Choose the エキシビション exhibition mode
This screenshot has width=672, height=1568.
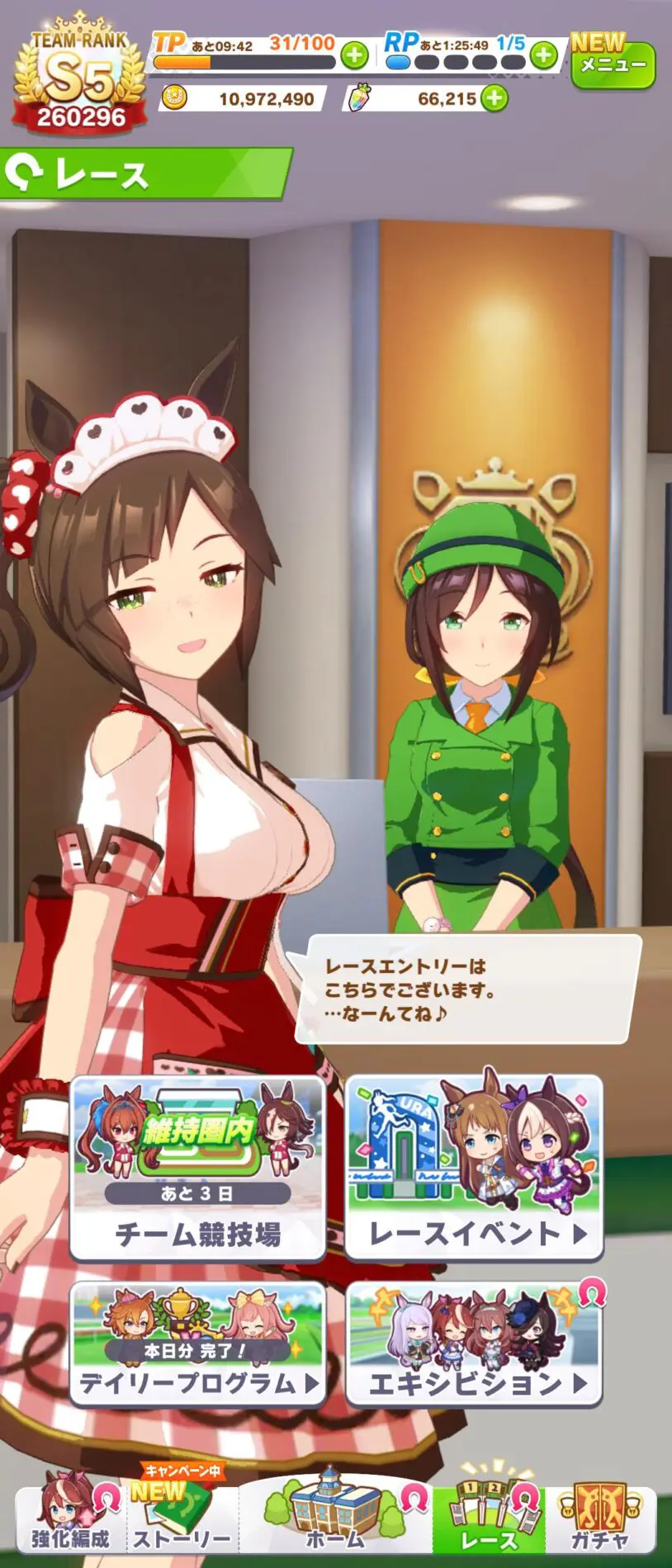click(x=474, y=1343)
